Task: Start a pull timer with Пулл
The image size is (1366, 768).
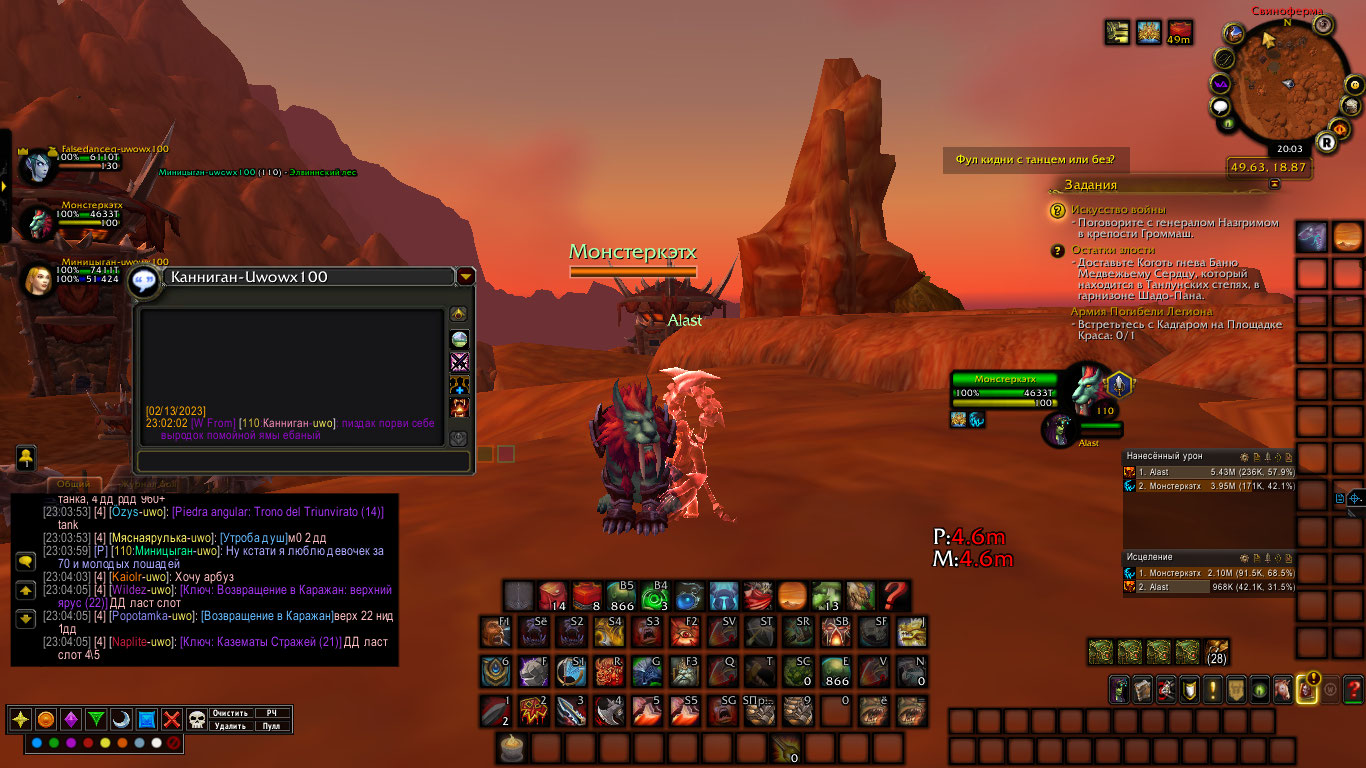Action: (x=272, y=726)
